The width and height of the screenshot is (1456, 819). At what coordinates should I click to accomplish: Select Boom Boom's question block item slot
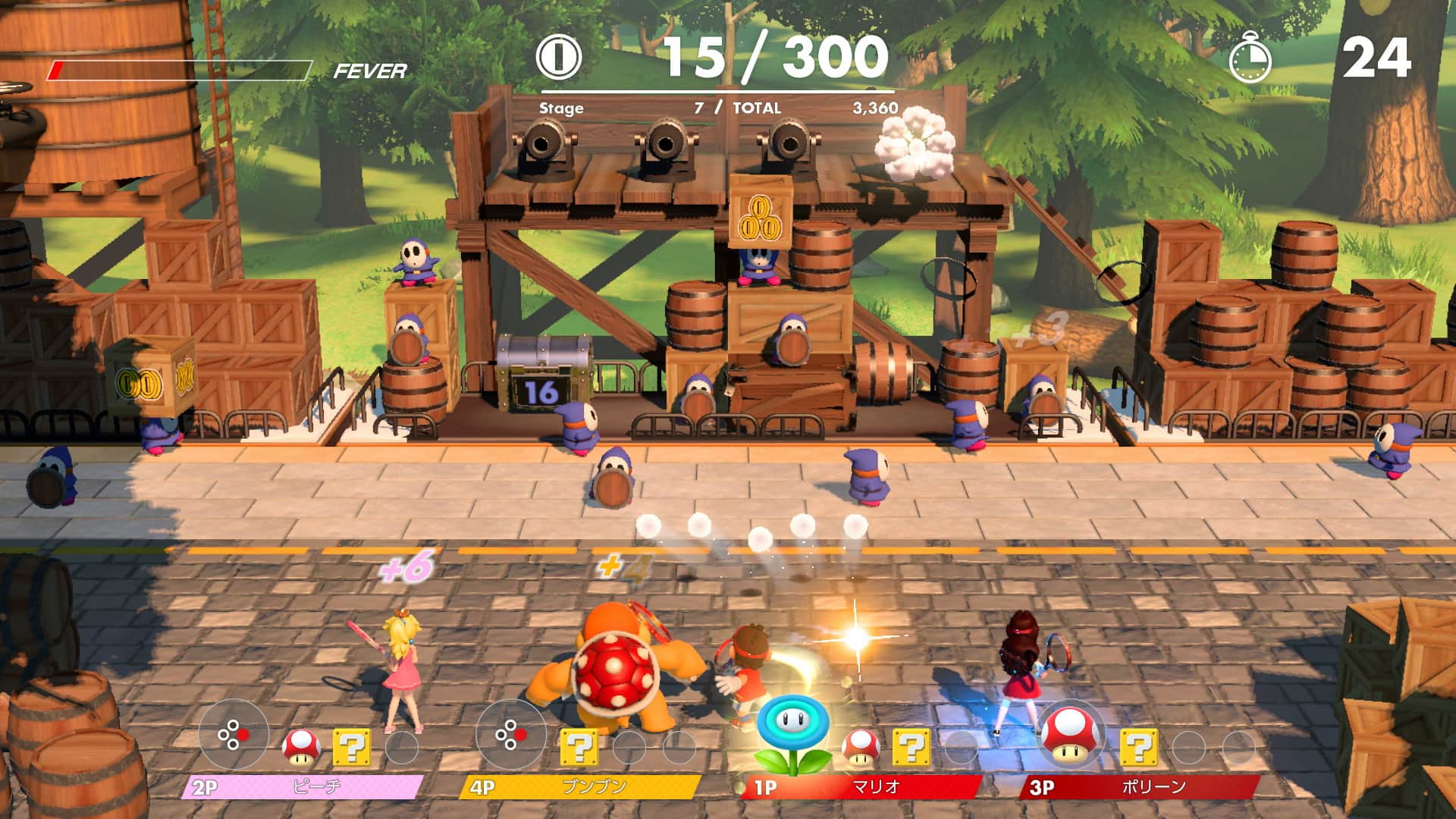tap(579, 747)
